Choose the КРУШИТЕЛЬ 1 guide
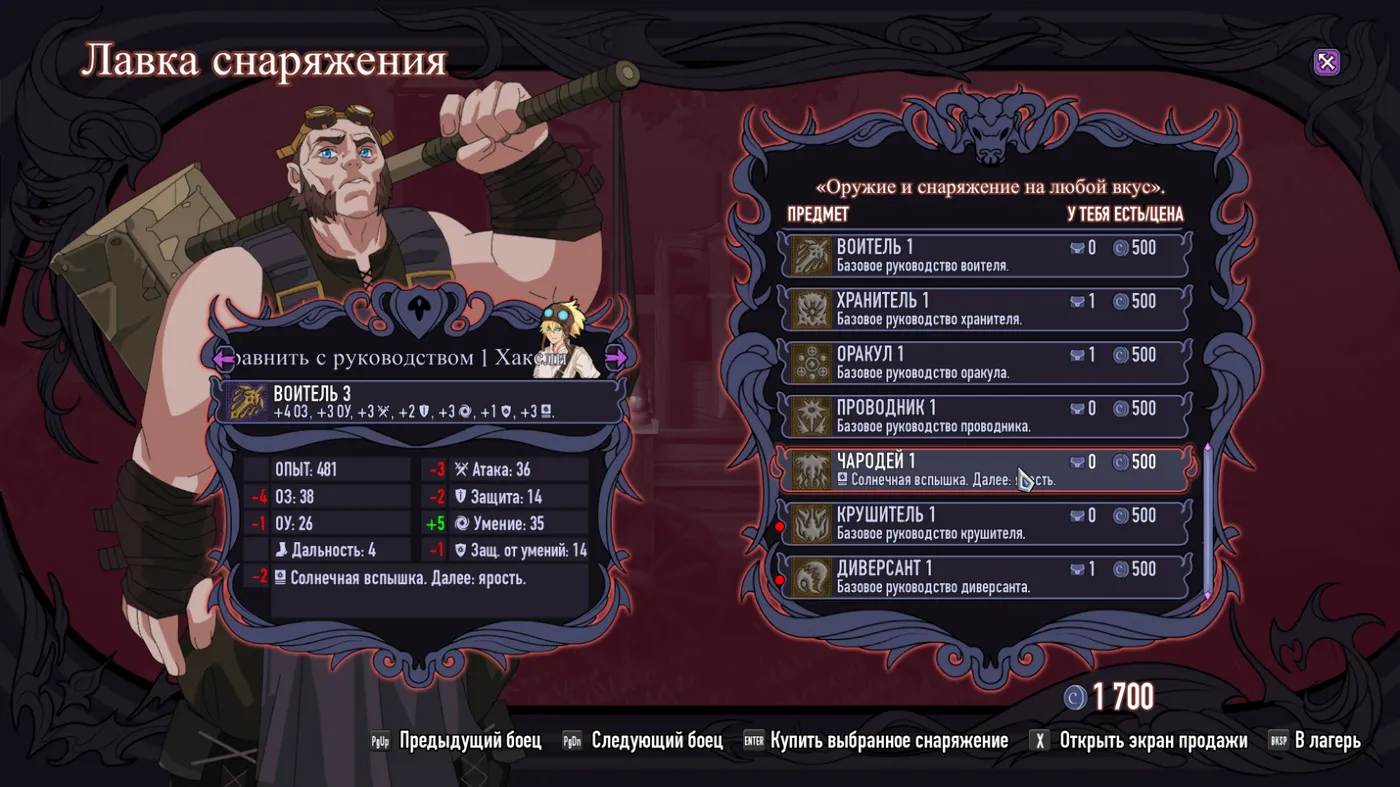The height and width of the screenshot is (787, 1400). [985, 524]
